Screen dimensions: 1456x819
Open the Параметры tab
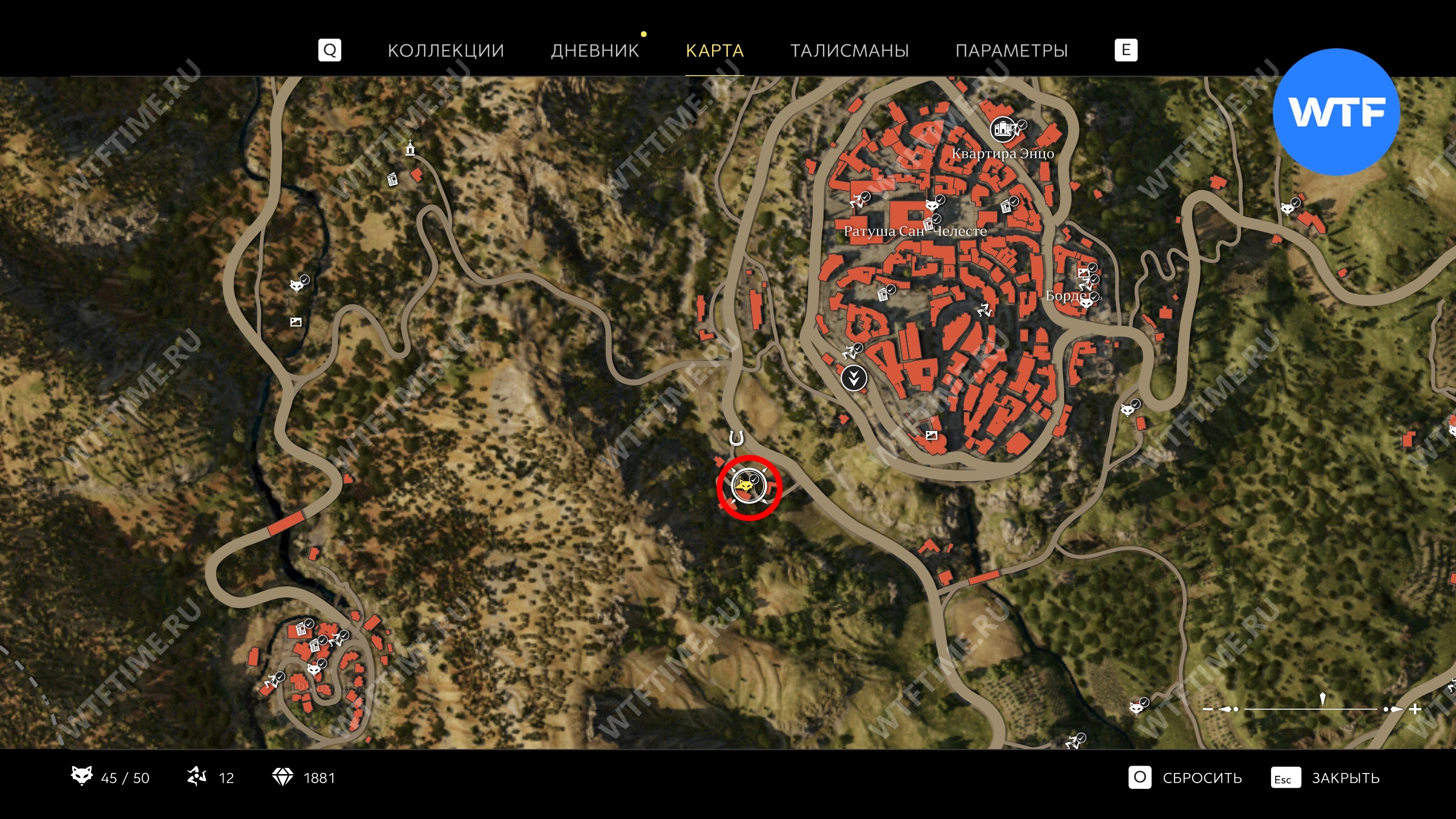point(1011,51)
